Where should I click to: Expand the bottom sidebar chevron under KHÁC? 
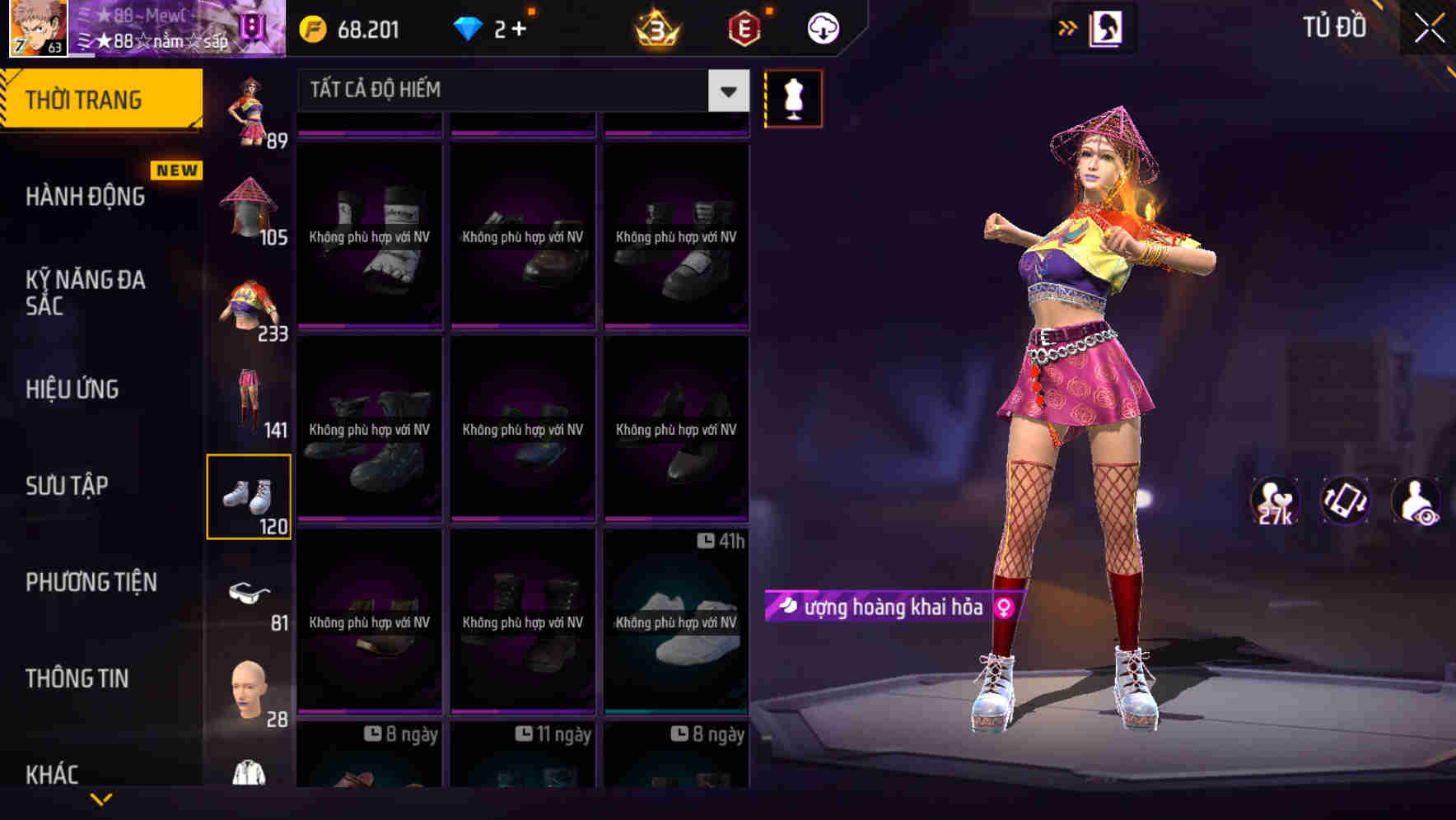100,798
